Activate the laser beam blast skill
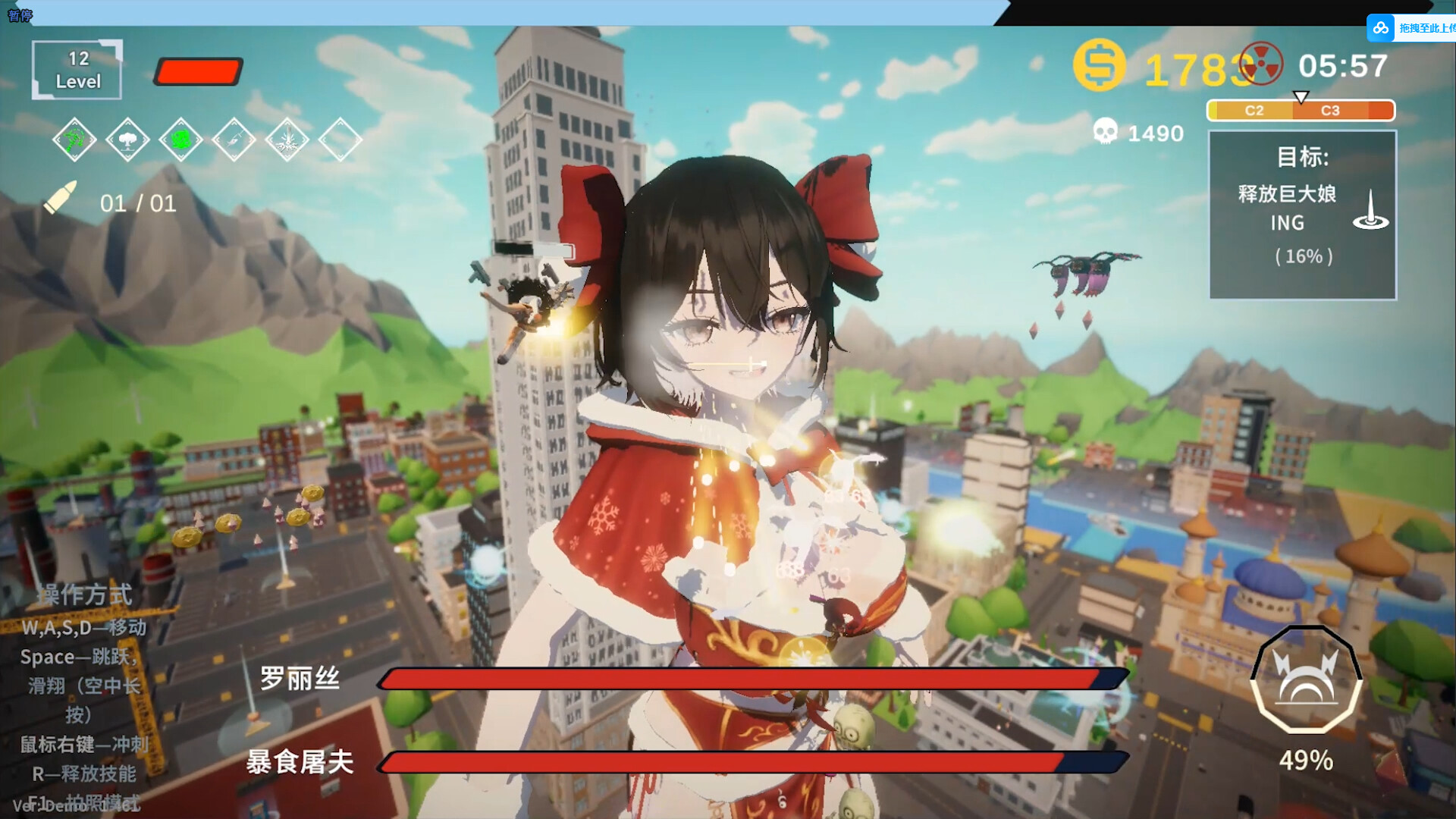Image resolution: width=1456 pixels, height=819 pixels. click(287, 140)
